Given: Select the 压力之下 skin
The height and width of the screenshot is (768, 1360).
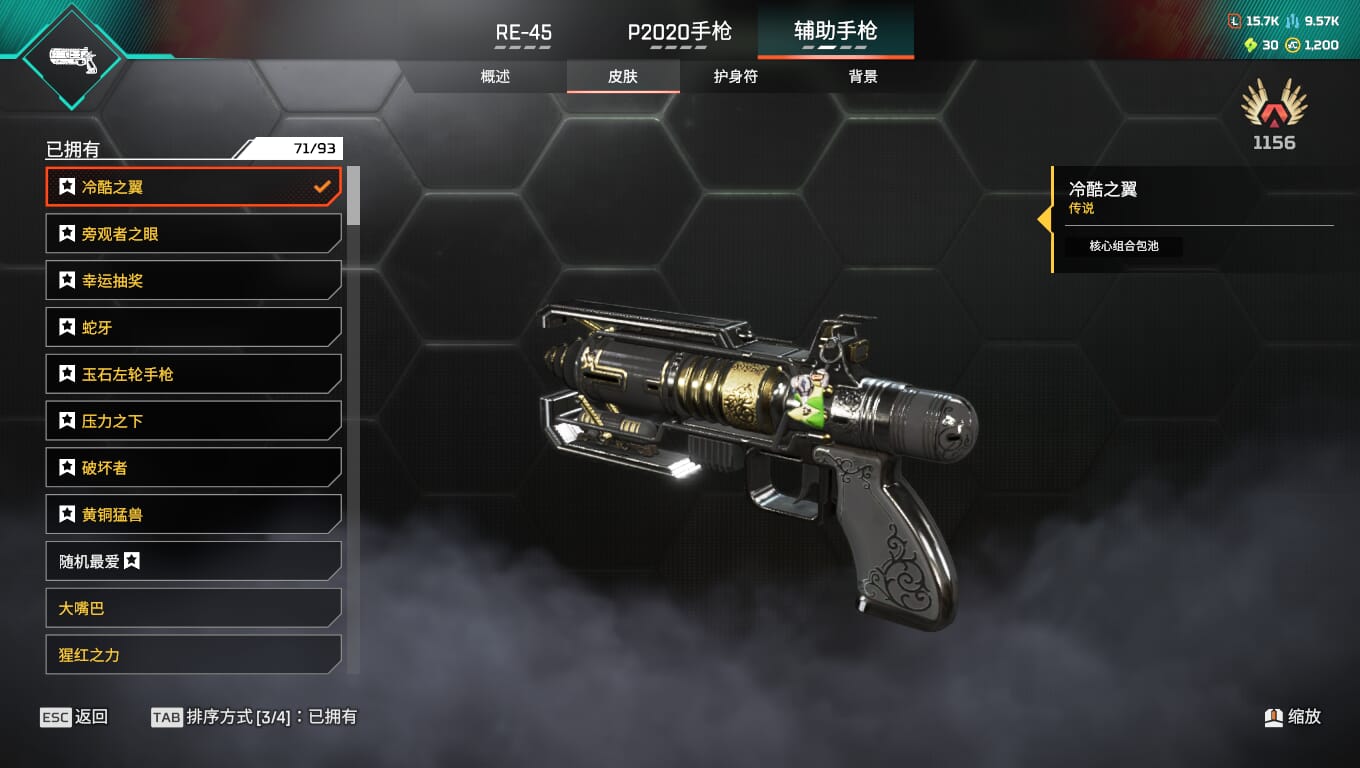Looking at the screenshot, I should pos(194,421).
